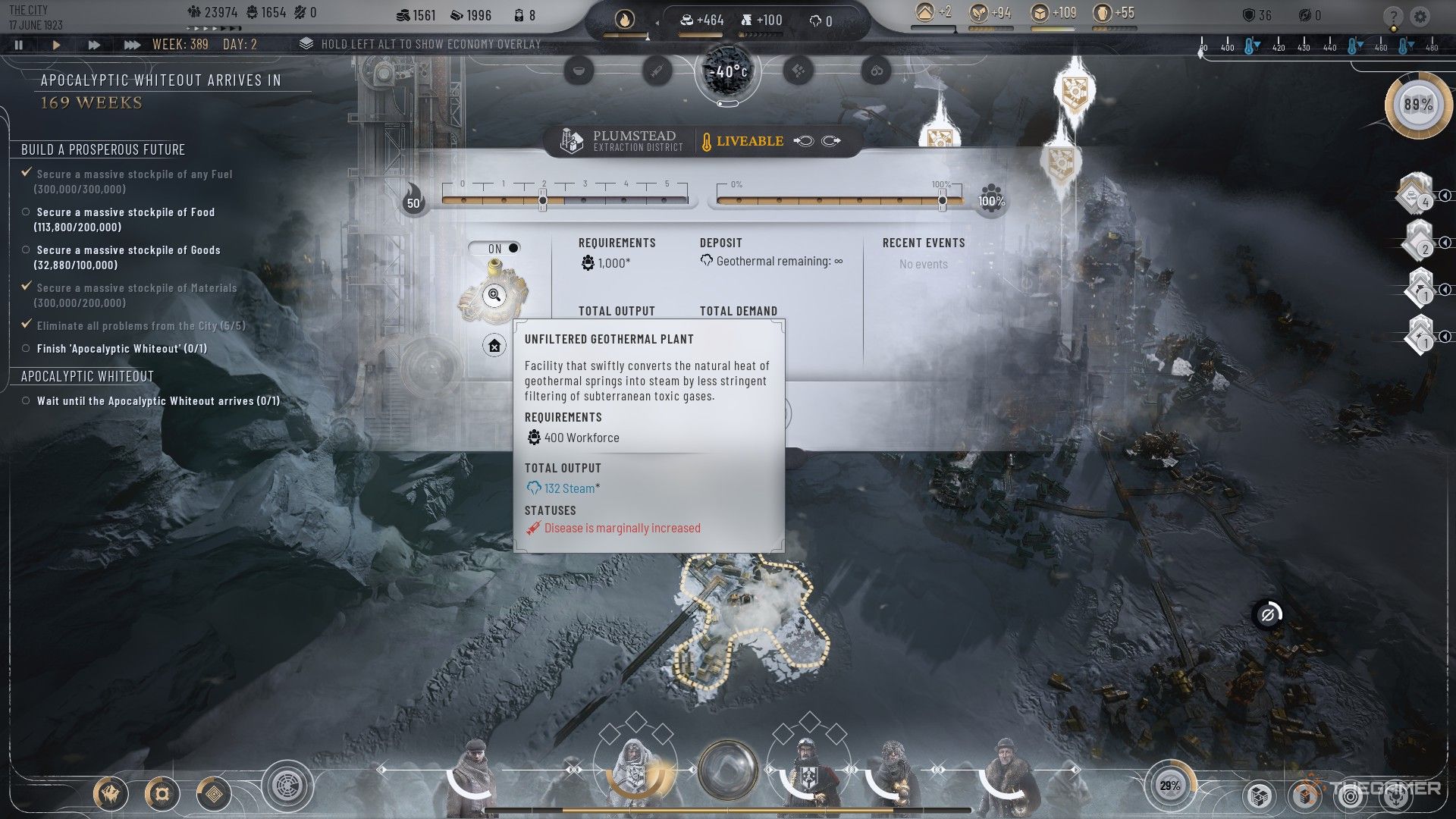Select the generator flame icon

click(x=624, y=20)
